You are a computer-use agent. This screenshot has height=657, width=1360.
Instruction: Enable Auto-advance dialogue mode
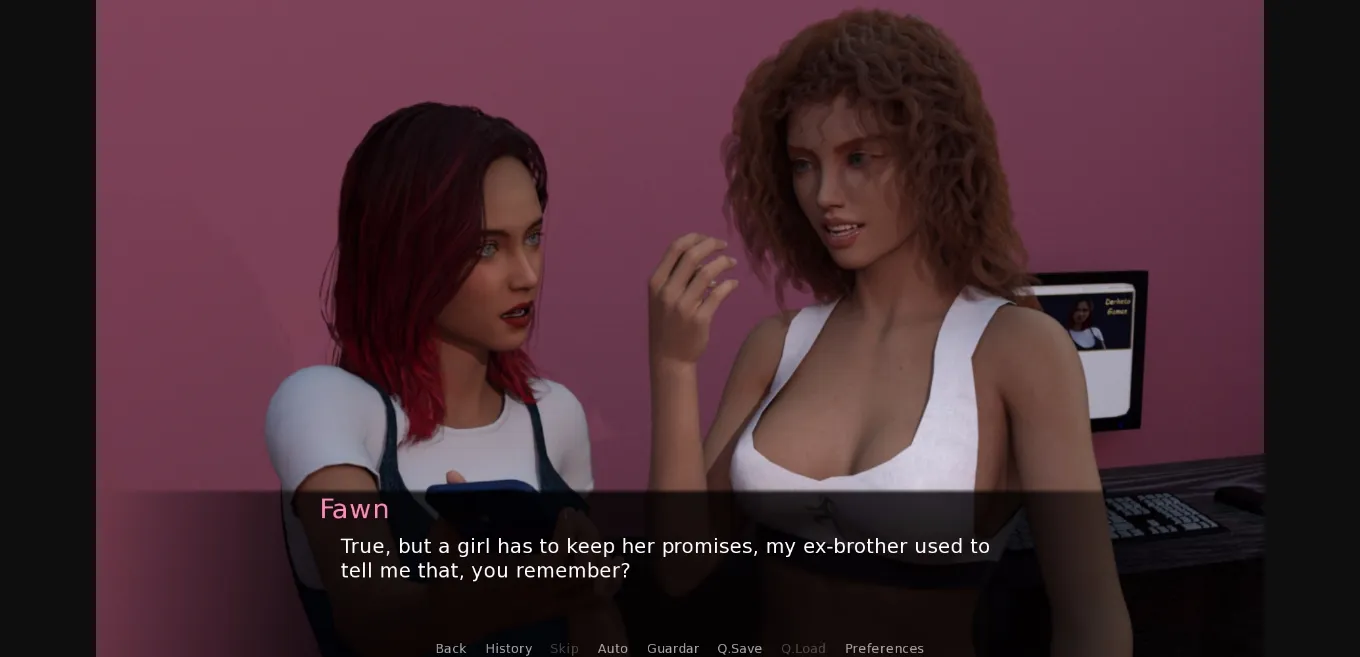tap(613, 648)
